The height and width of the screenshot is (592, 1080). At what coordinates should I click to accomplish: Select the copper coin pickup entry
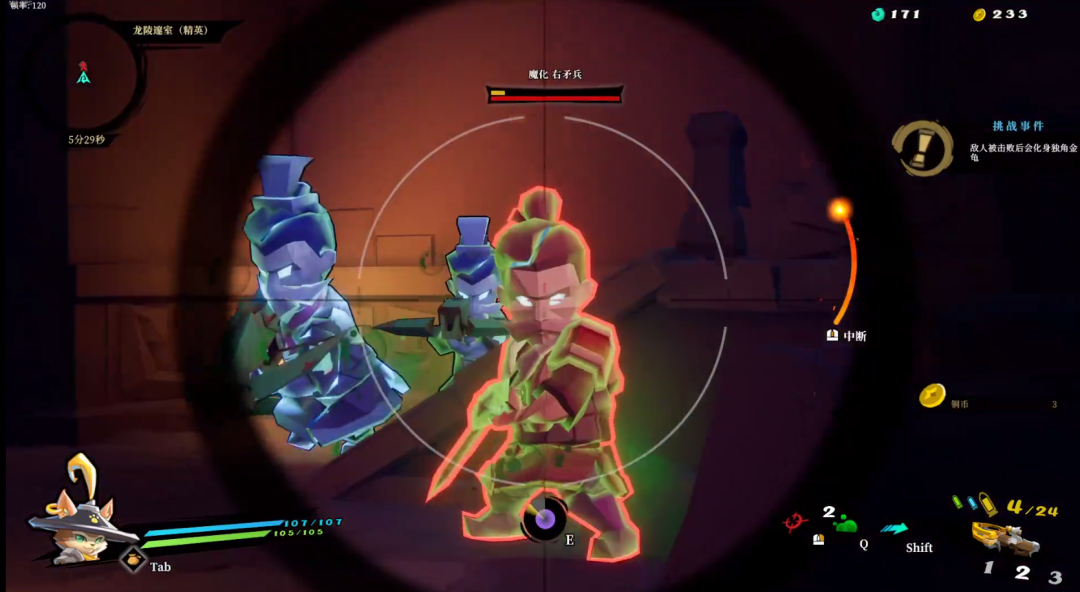click(932, 396)
